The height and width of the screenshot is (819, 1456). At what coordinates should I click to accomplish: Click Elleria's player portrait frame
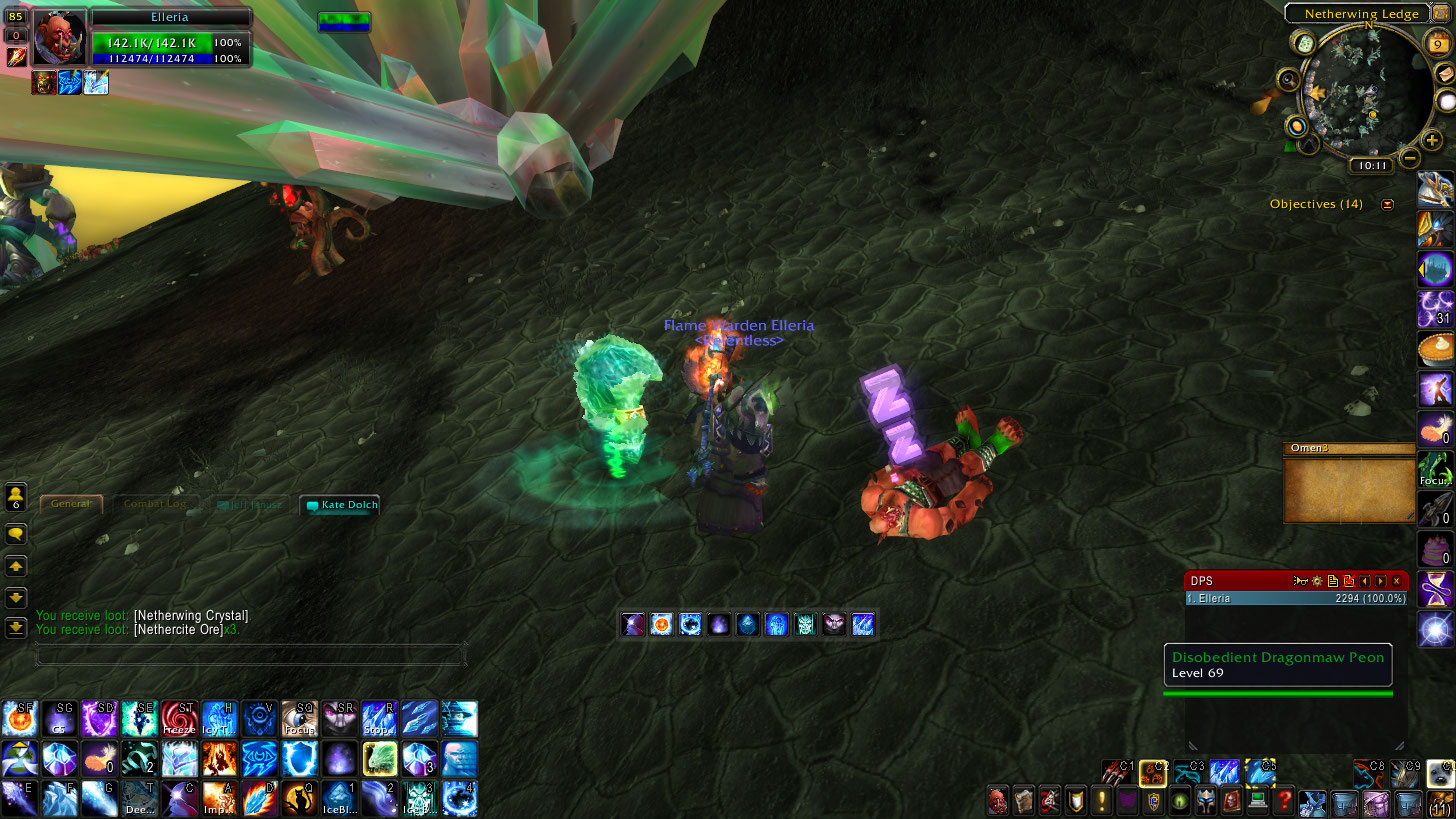pos(59,39)
